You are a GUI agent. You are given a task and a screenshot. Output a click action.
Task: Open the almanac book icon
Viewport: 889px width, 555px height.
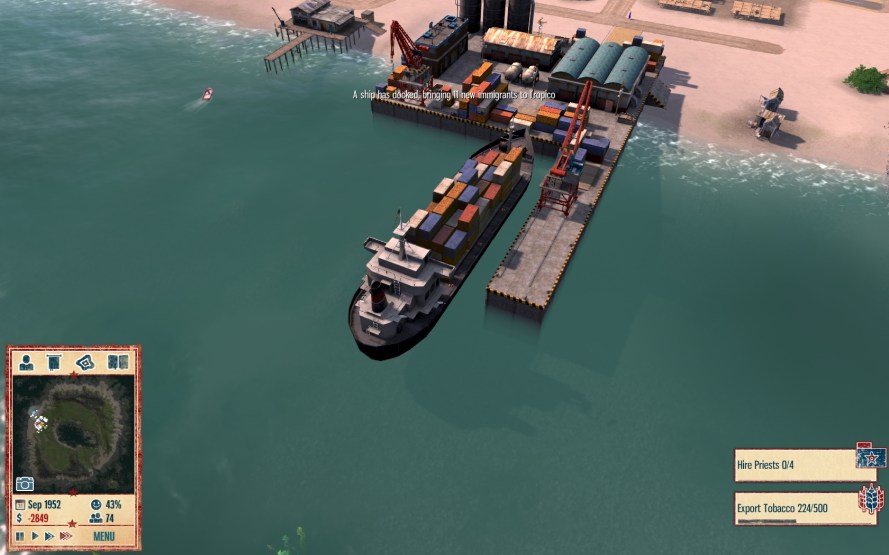(x=117, y=362)
